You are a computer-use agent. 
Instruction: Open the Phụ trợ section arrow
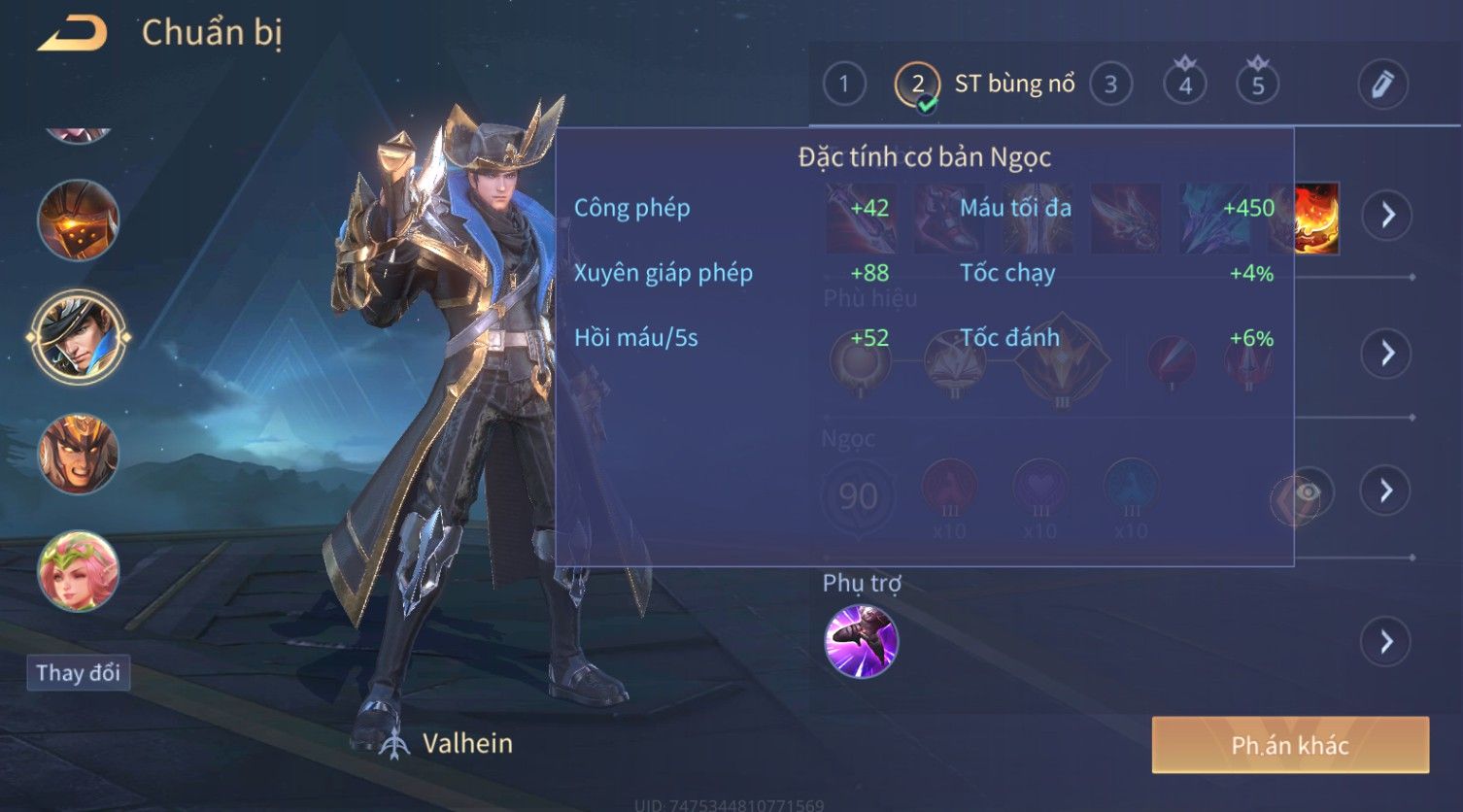pos(1386,642)
